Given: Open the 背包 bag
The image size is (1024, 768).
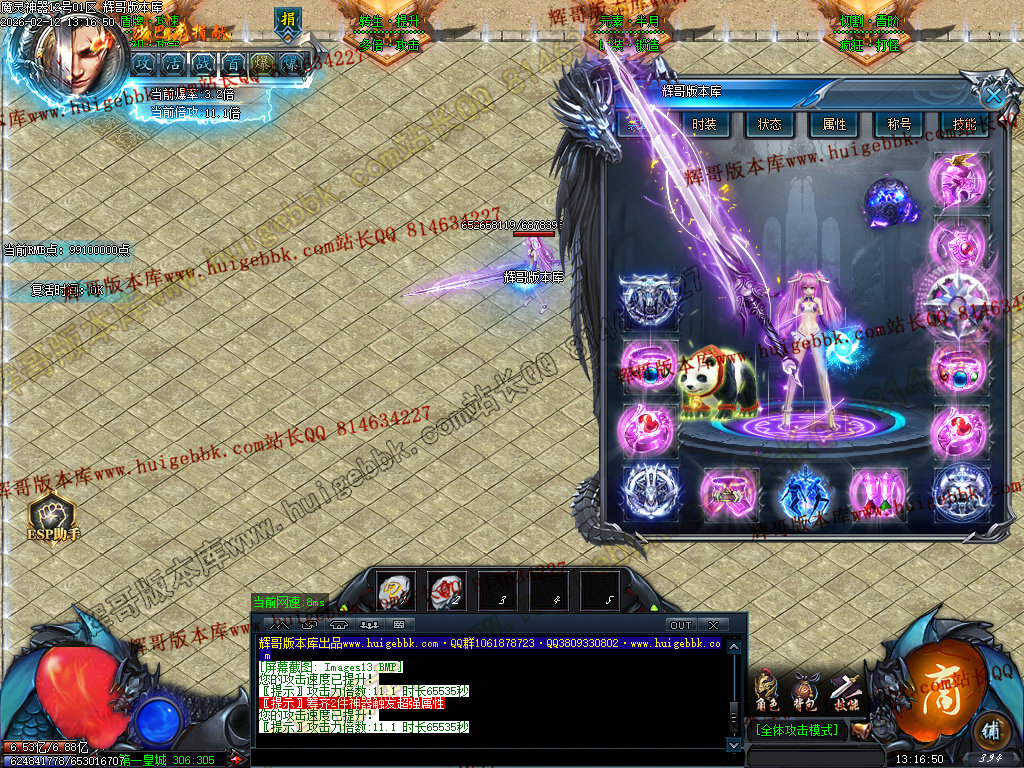Looking at the screenshot, I should tap(804, 690).
